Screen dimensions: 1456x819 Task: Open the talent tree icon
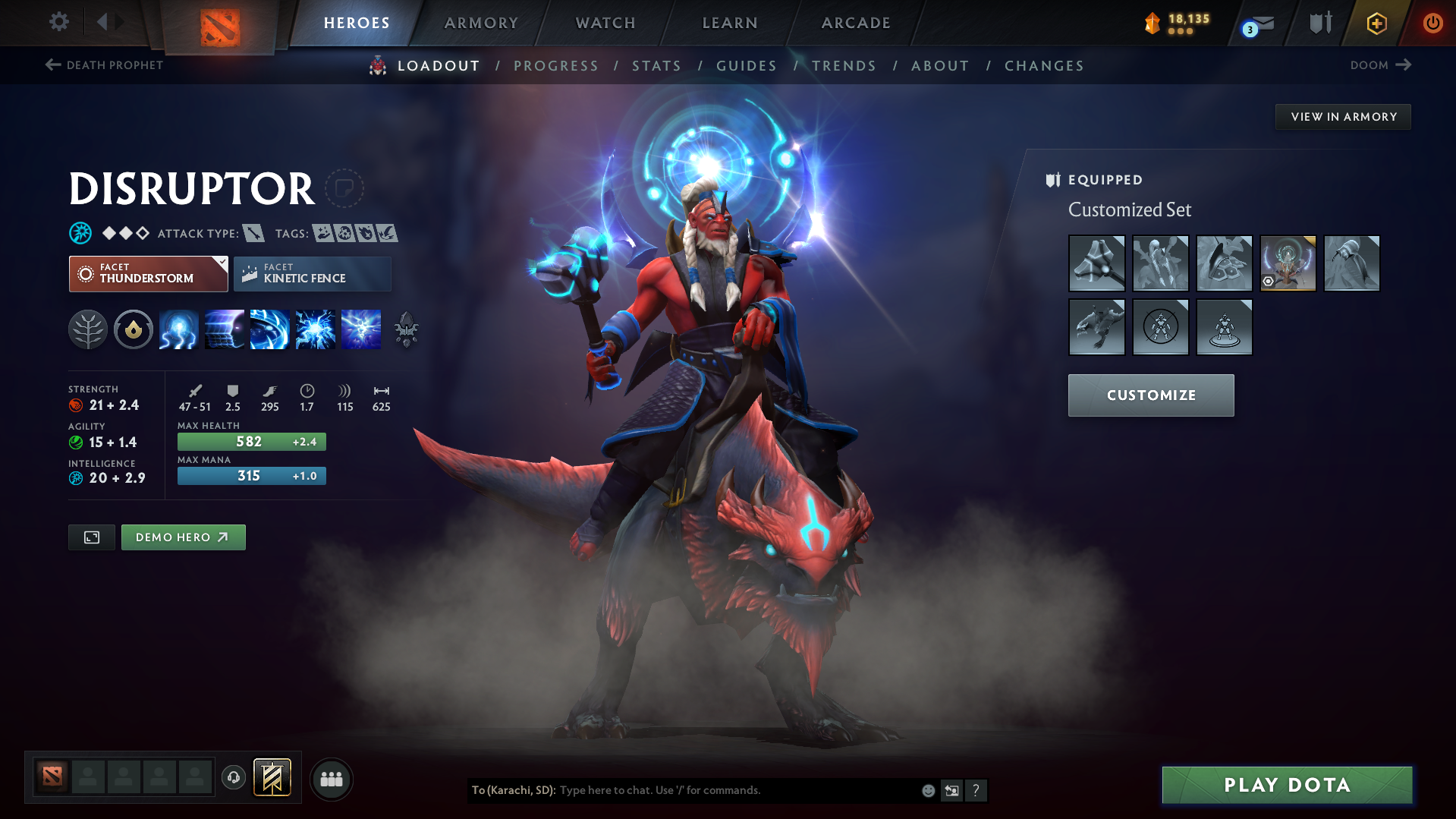(x=88, y=329)
